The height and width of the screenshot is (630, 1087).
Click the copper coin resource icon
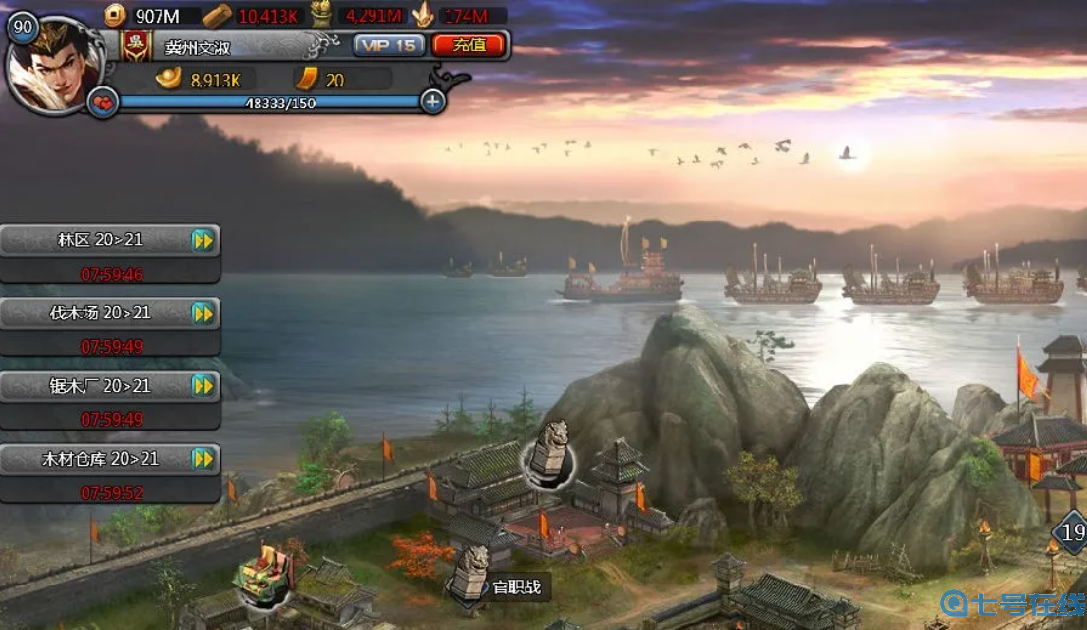coord(116,14)
